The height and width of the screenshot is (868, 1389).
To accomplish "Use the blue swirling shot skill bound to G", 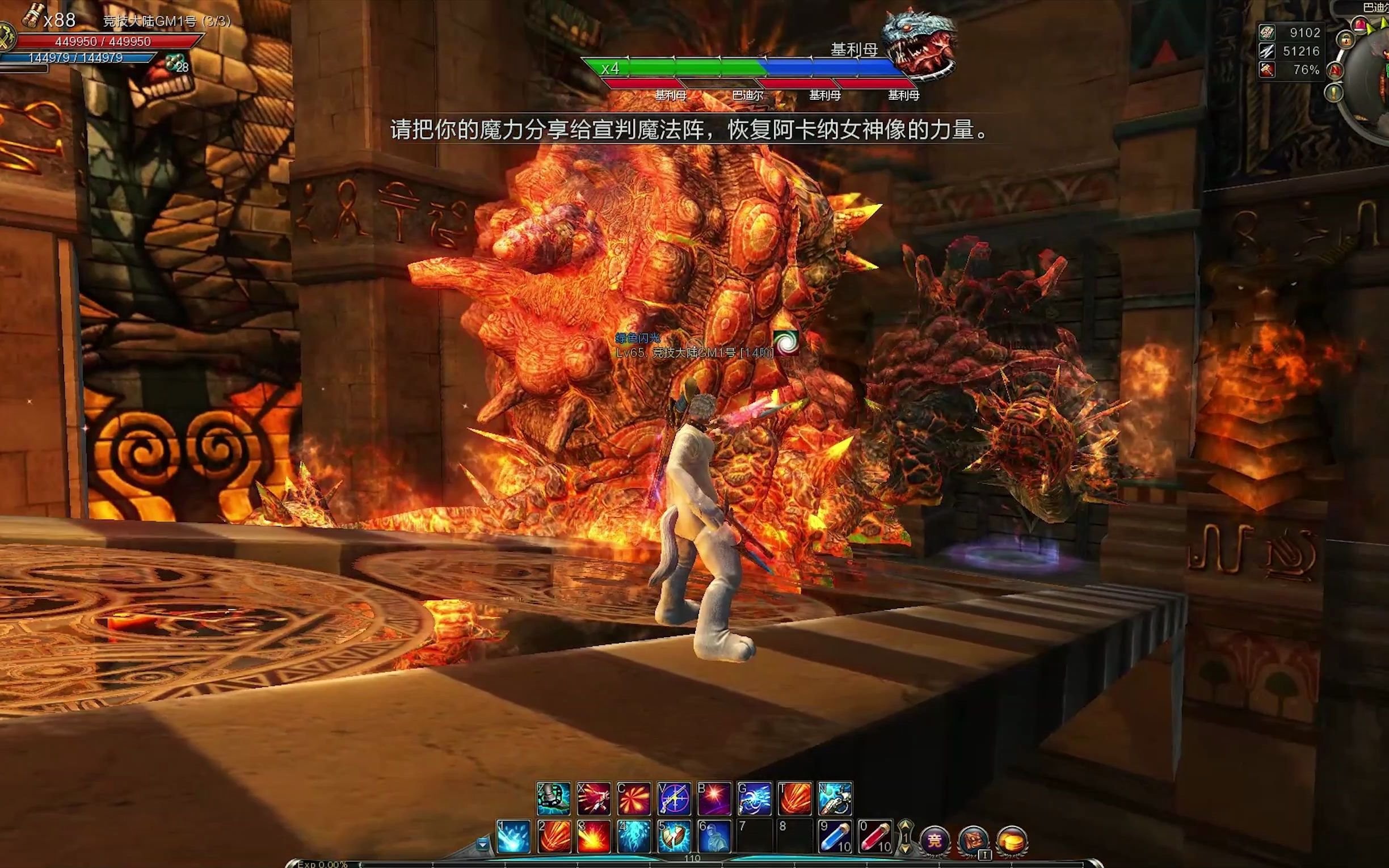I will point(754,798).
